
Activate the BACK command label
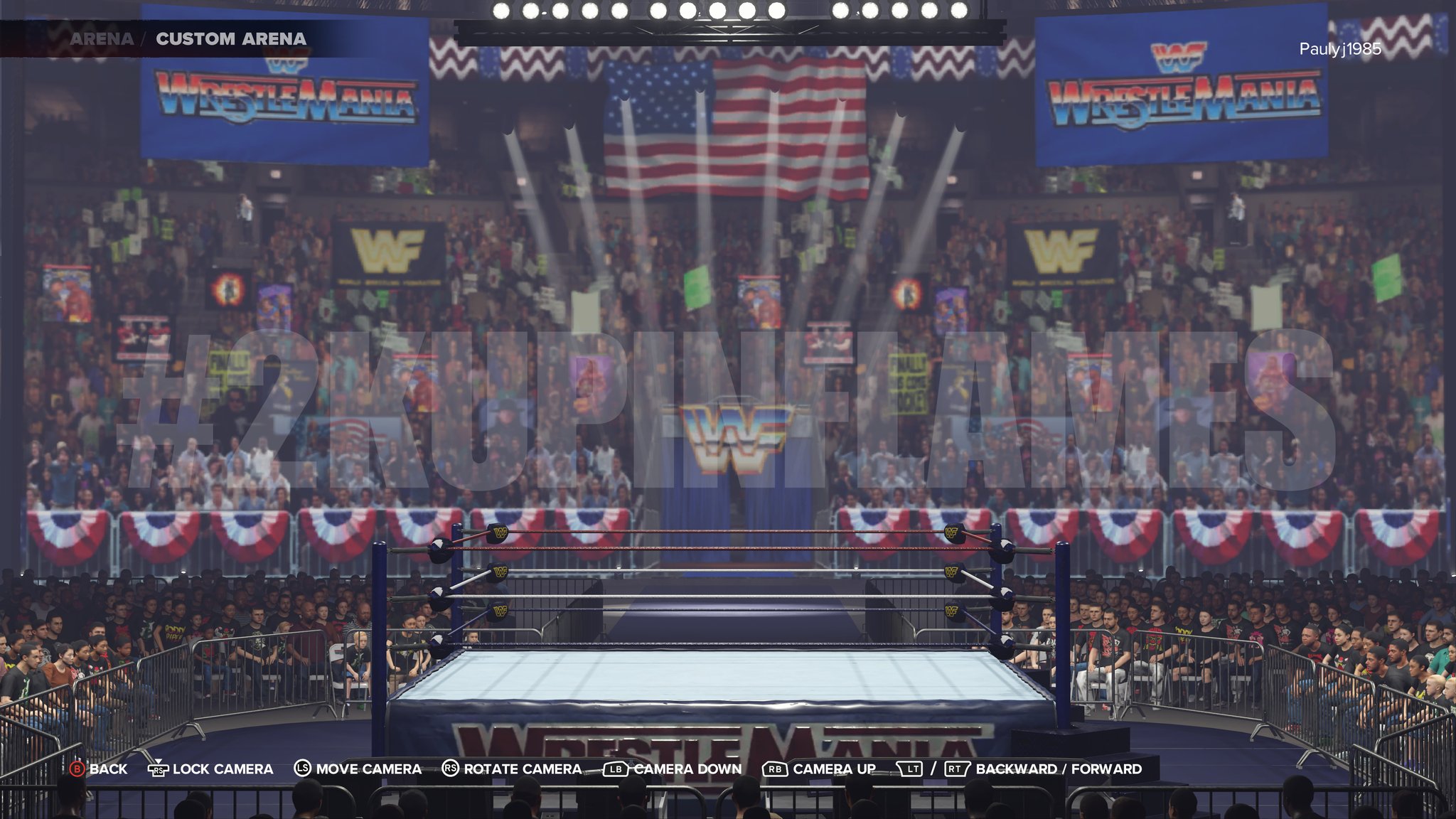[x=107, y=770]
